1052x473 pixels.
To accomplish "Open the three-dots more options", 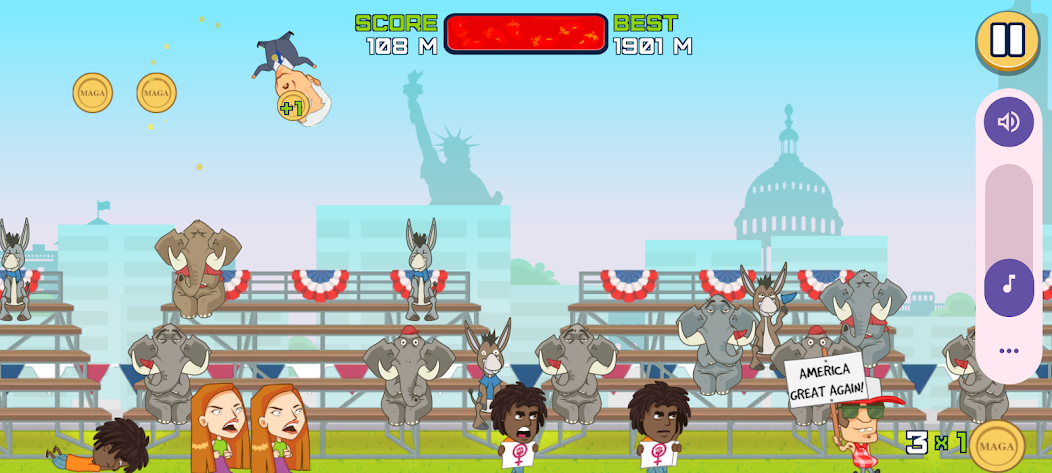I will 1008,351.
